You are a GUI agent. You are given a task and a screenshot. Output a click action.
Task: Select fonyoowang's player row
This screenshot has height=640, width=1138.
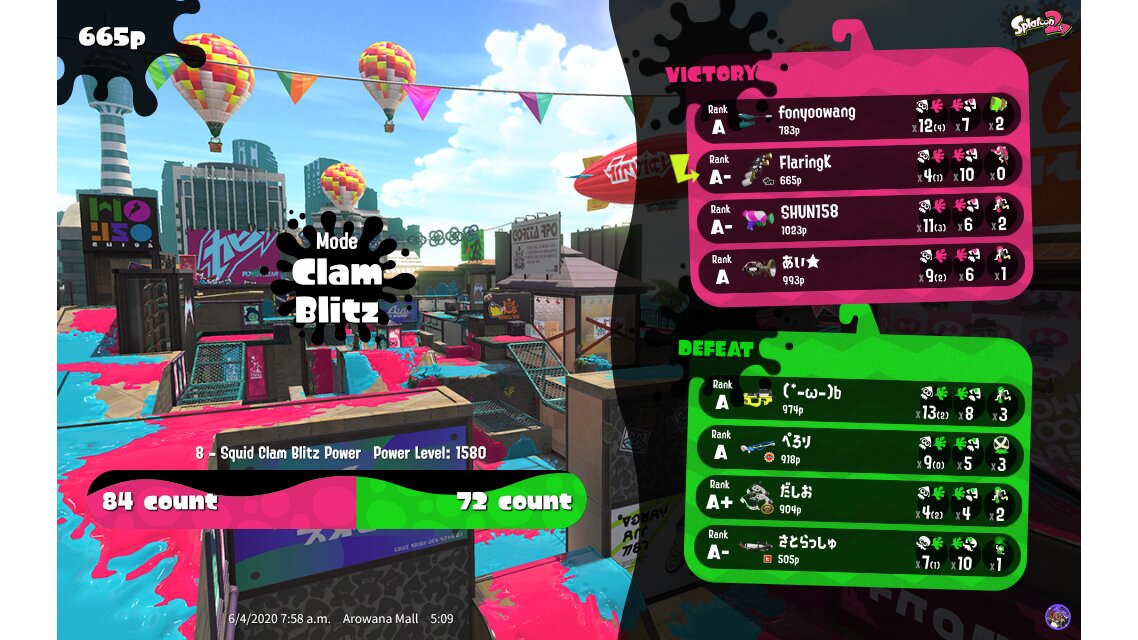[860, 117]
